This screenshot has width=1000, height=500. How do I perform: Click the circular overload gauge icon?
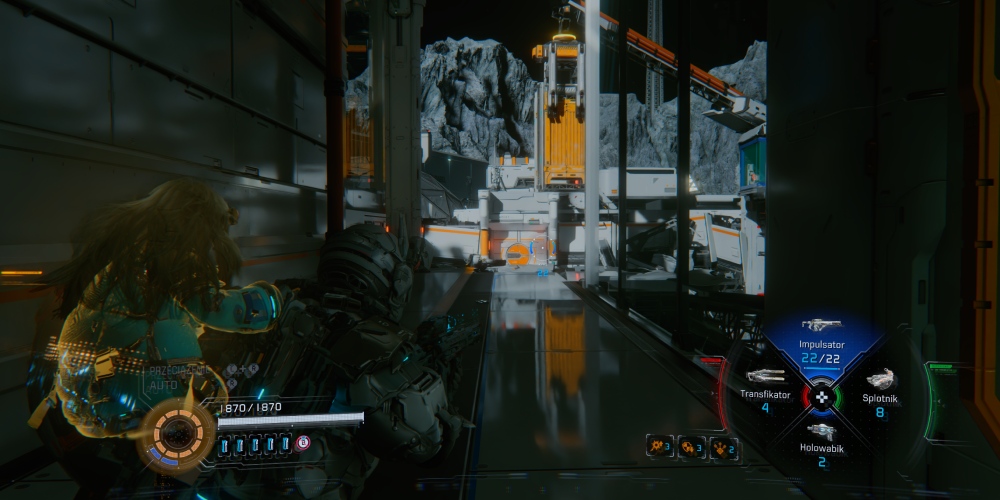pos(177,434)
